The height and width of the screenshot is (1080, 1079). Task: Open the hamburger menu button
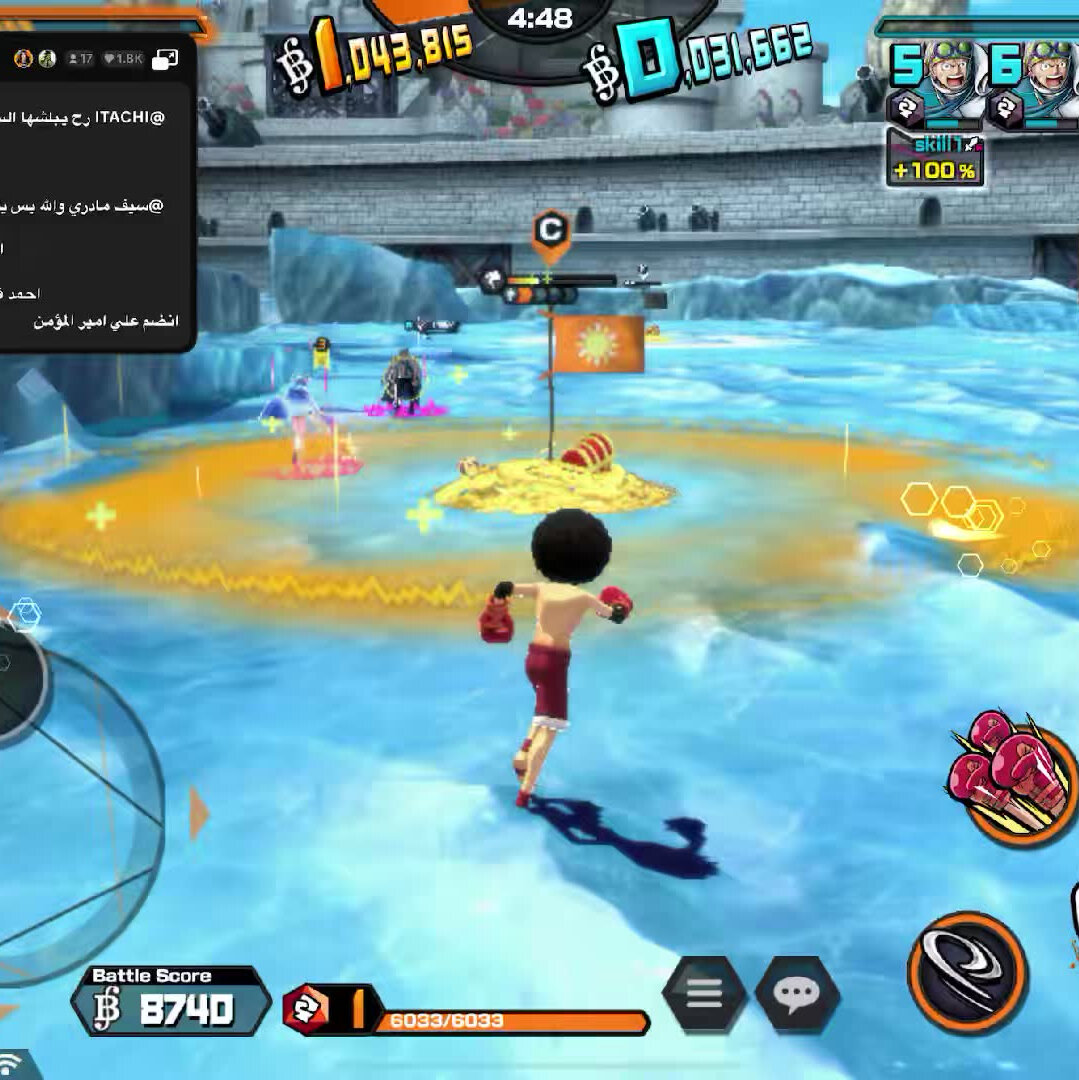click(704, 993)
